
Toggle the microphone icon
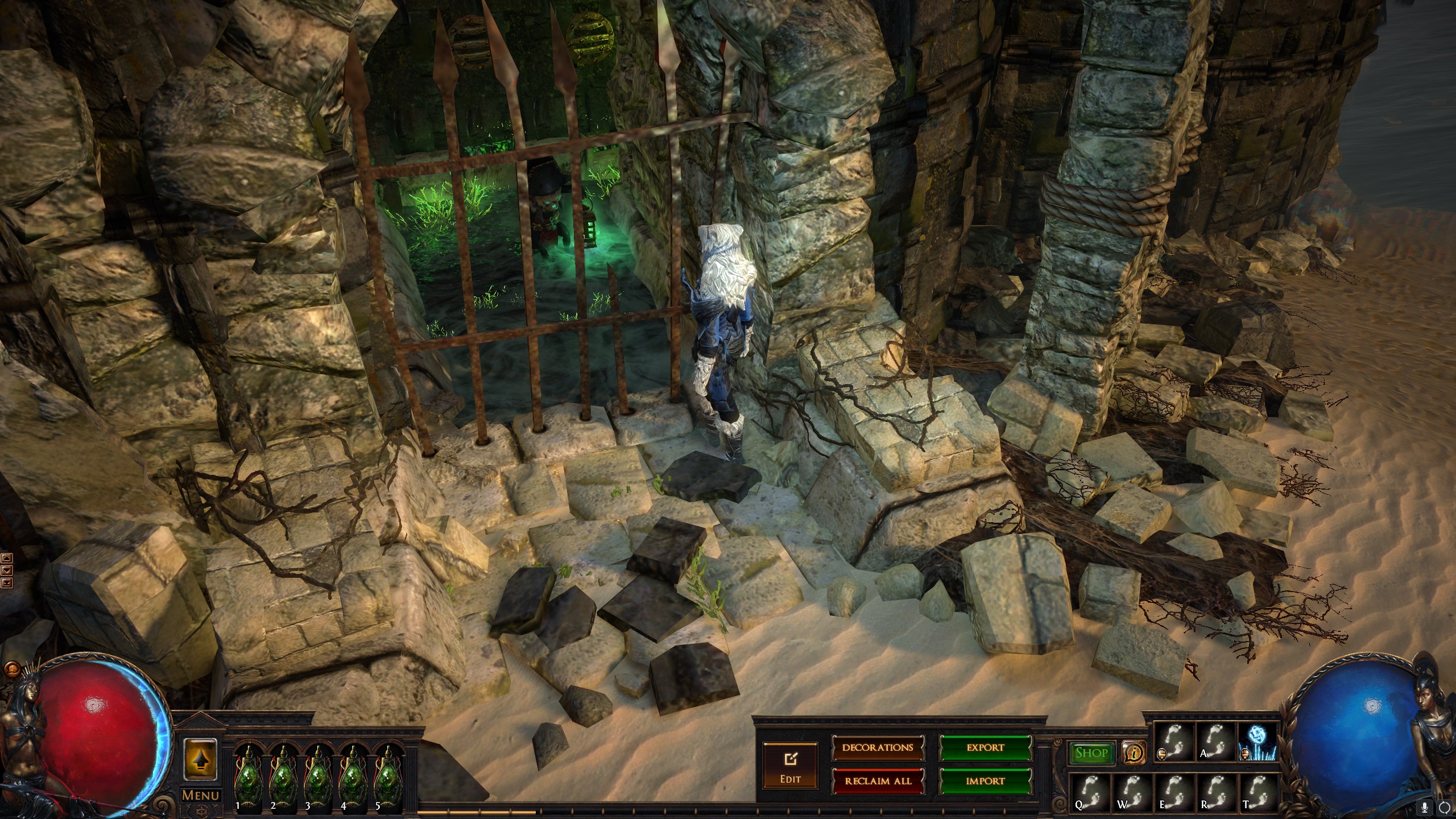(1425, 807)
